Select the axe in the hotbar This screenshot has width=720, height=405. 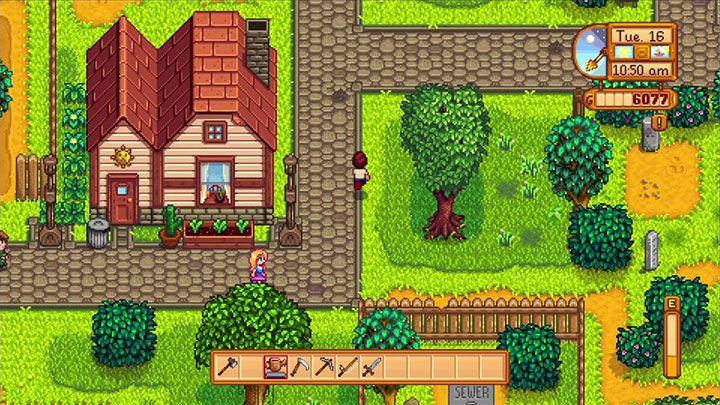[226, 367]
